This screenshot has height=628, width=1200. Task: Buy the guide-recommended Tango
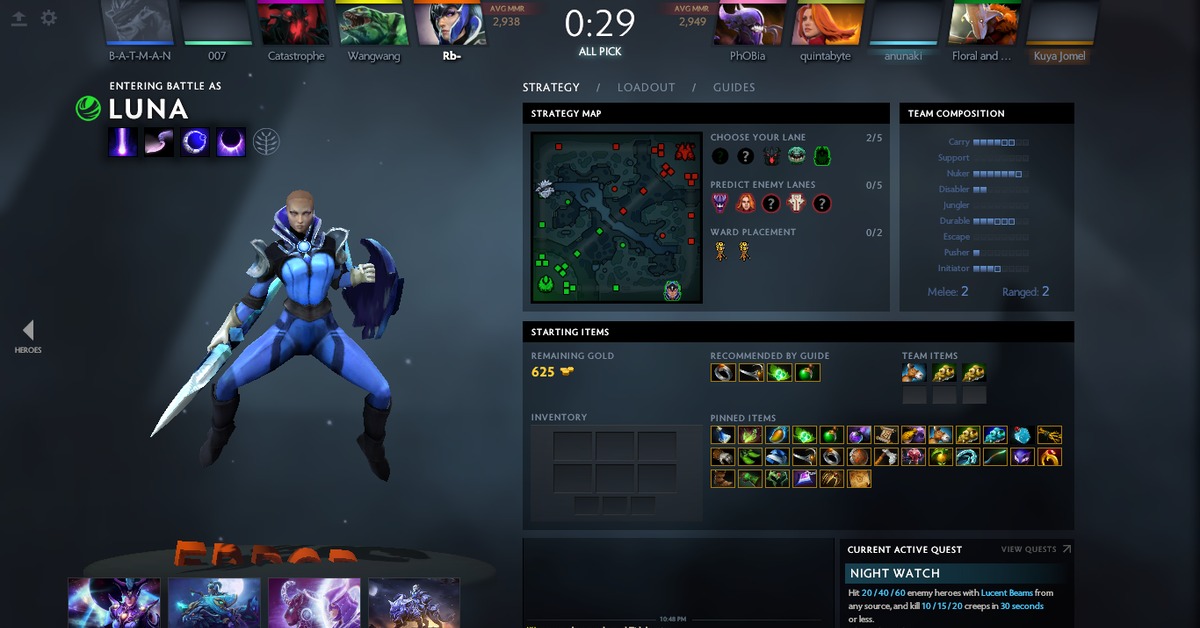[780, 373]
